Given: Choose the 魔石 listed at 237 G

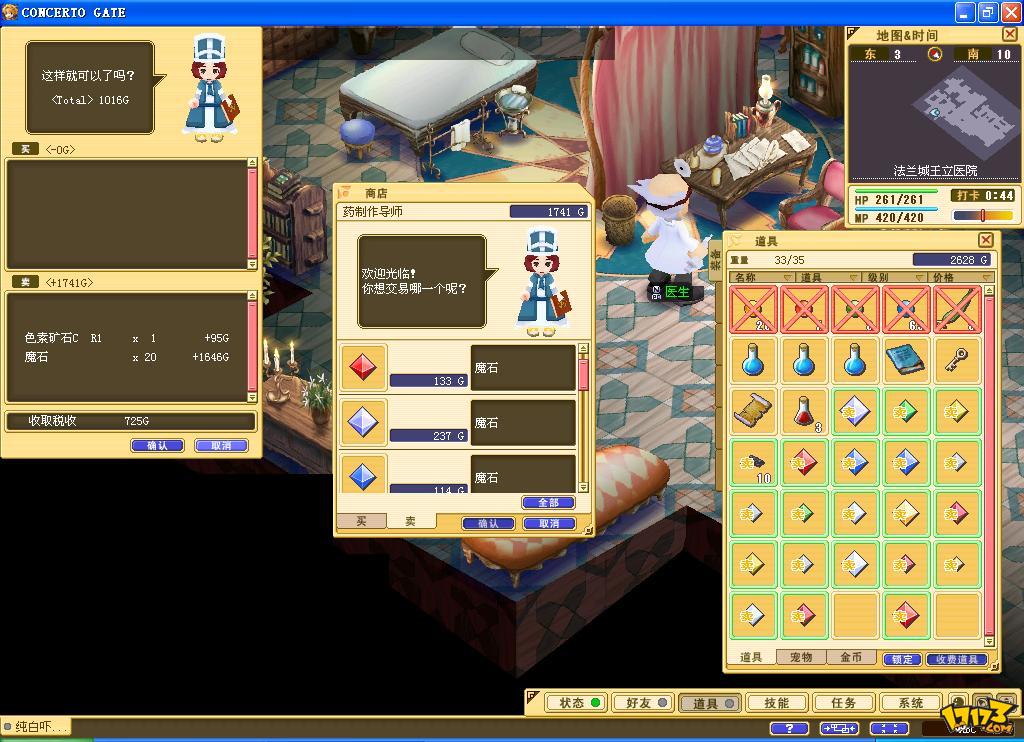Looking at the screenshot, I should point(361,423).
